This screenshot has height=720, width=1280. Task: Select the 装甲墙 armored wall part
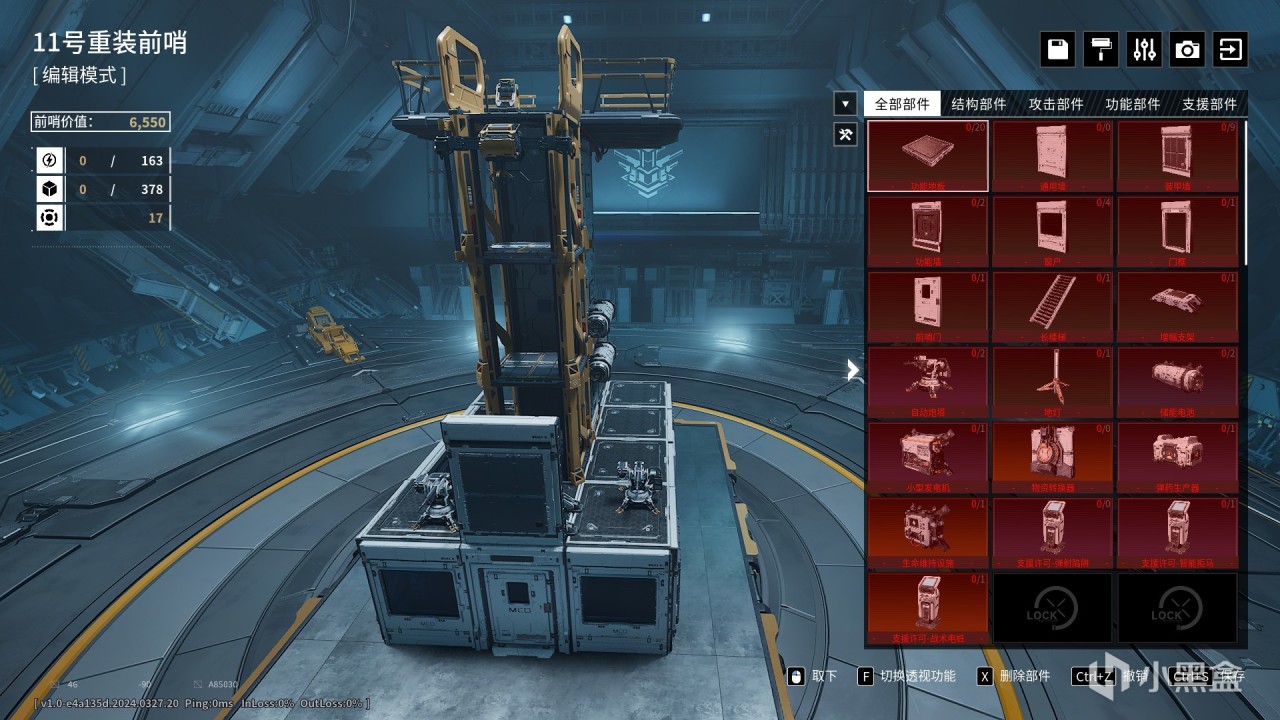coord(1177,156)
